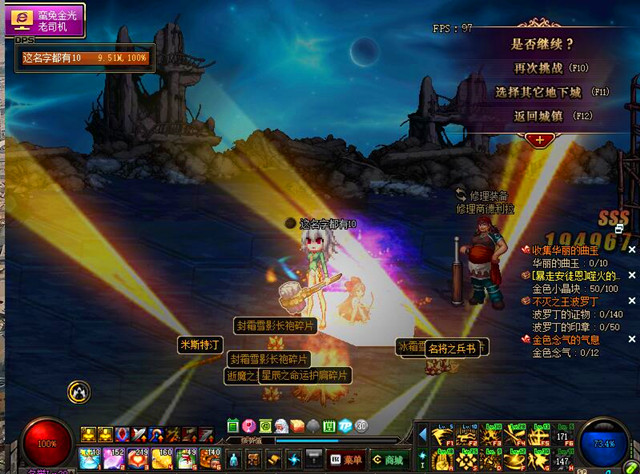Choose 再次挑战 to retry the dungeon

540,68
